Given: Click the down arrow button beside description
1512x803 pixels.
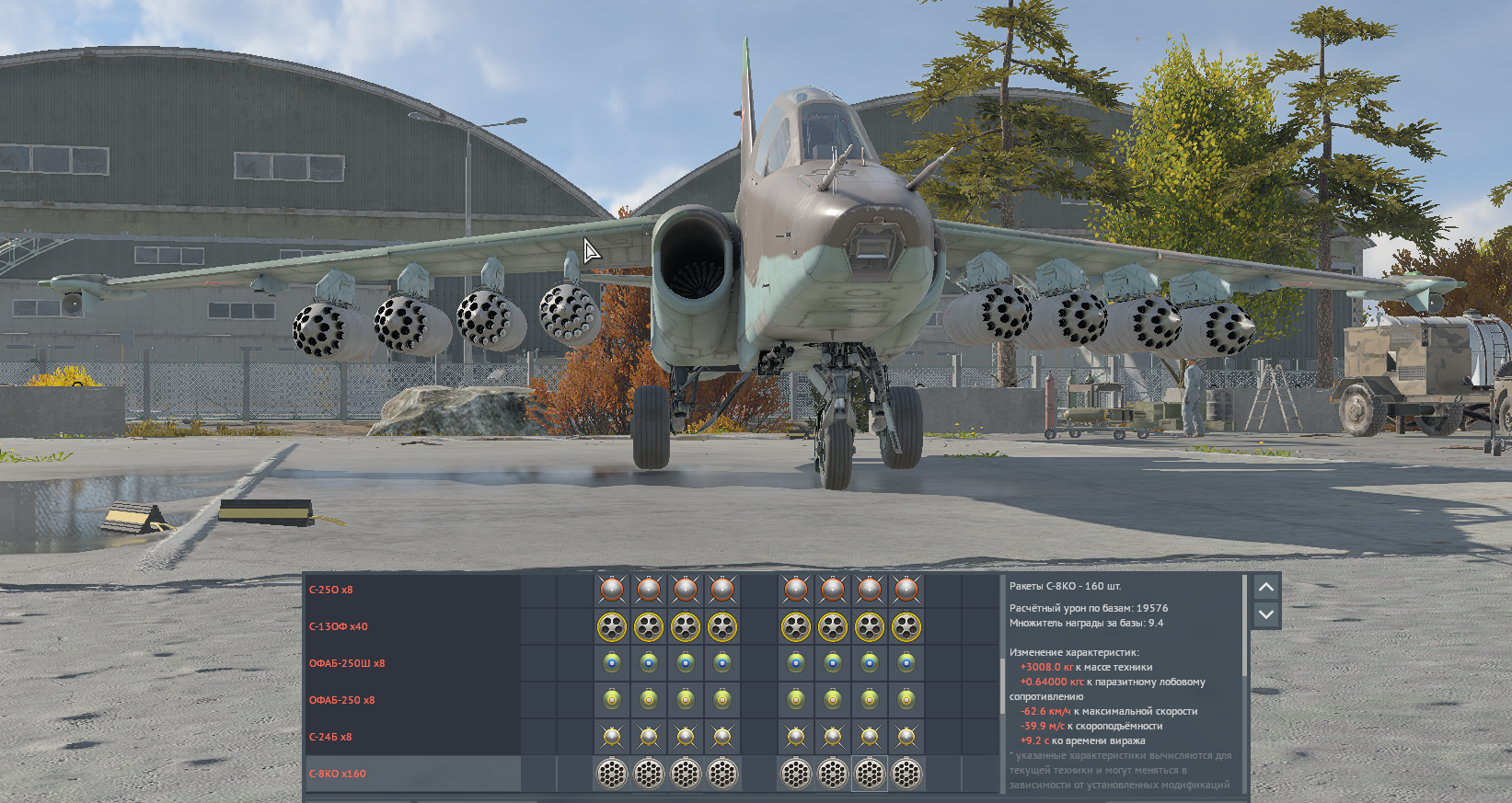Looking at the screenshot, I should pos(1266,614).
